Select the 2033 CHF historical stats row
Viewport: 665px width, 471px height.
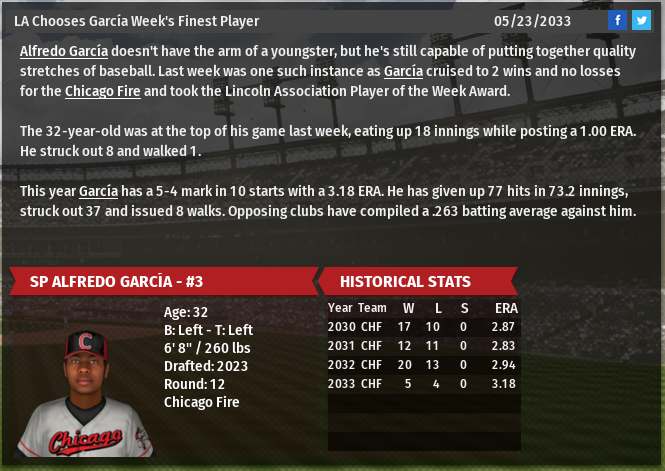click(423, 384)
